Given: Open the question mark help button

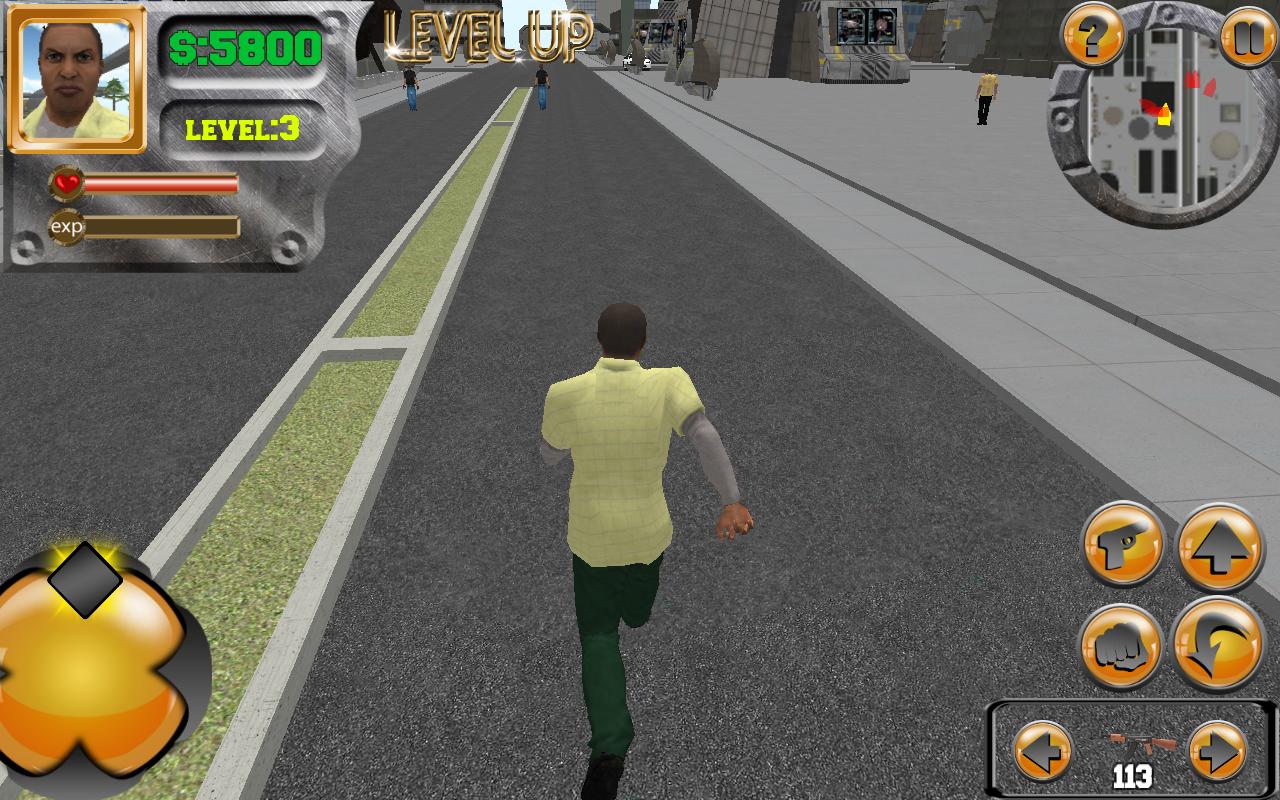Looking at the screenshot, I should click(x=1093, y=35).
